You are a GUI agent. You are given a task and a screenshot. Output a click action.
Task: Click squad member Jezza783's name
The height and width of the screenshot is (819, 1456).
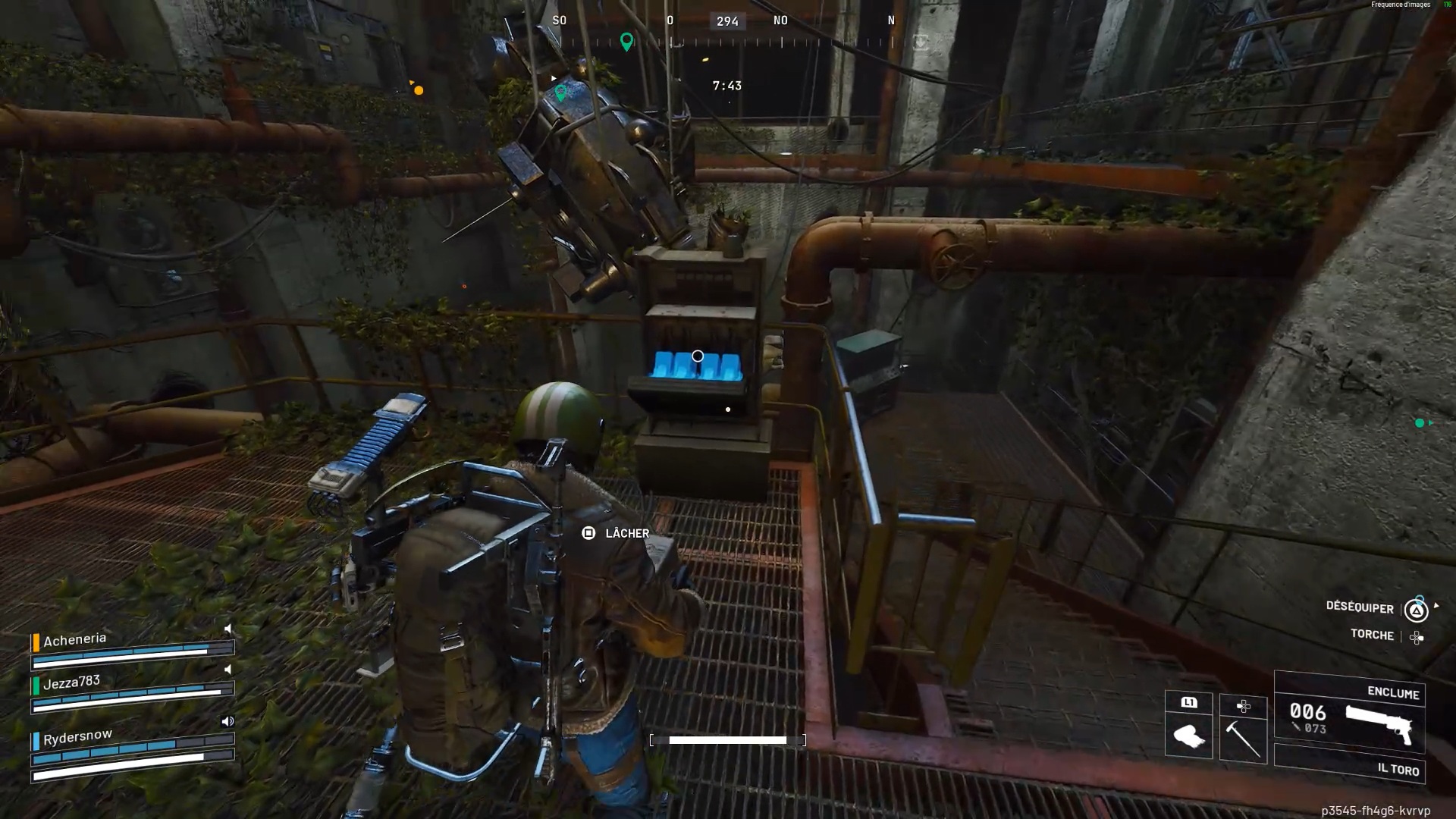pyautogui.click(x=71, y=682)
